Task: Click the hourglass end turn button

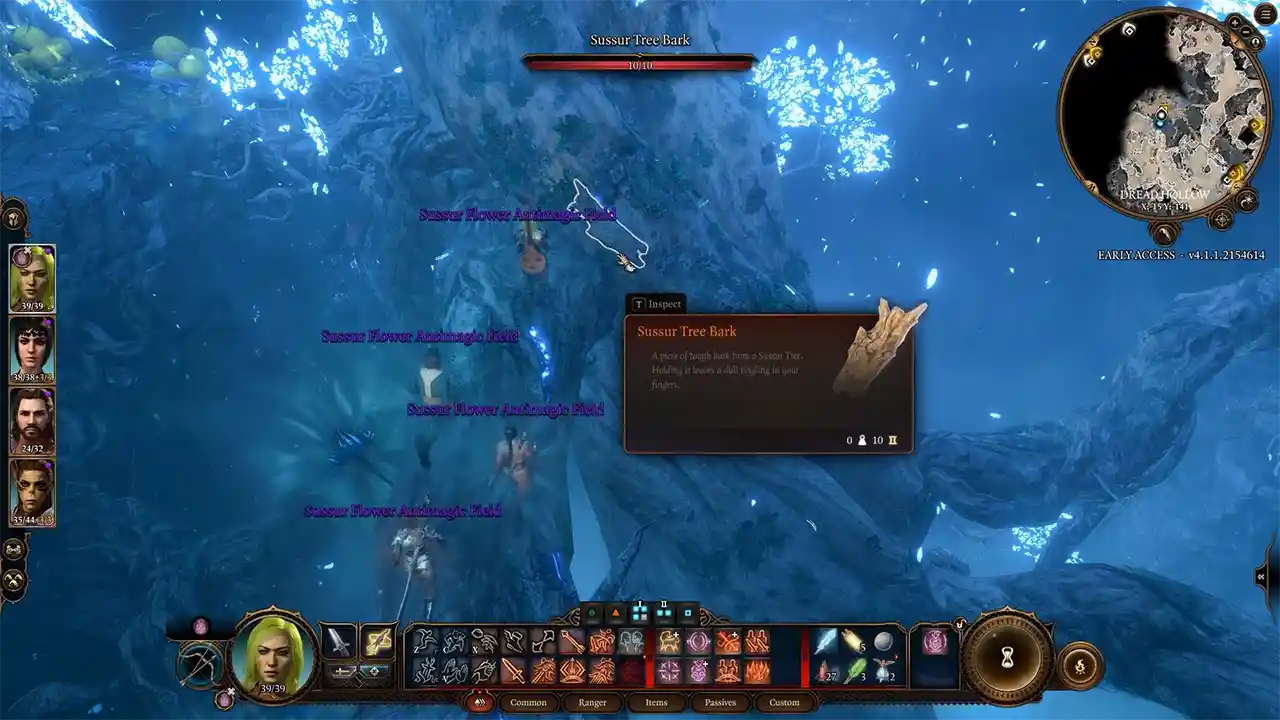Action: pos(1007,657)
